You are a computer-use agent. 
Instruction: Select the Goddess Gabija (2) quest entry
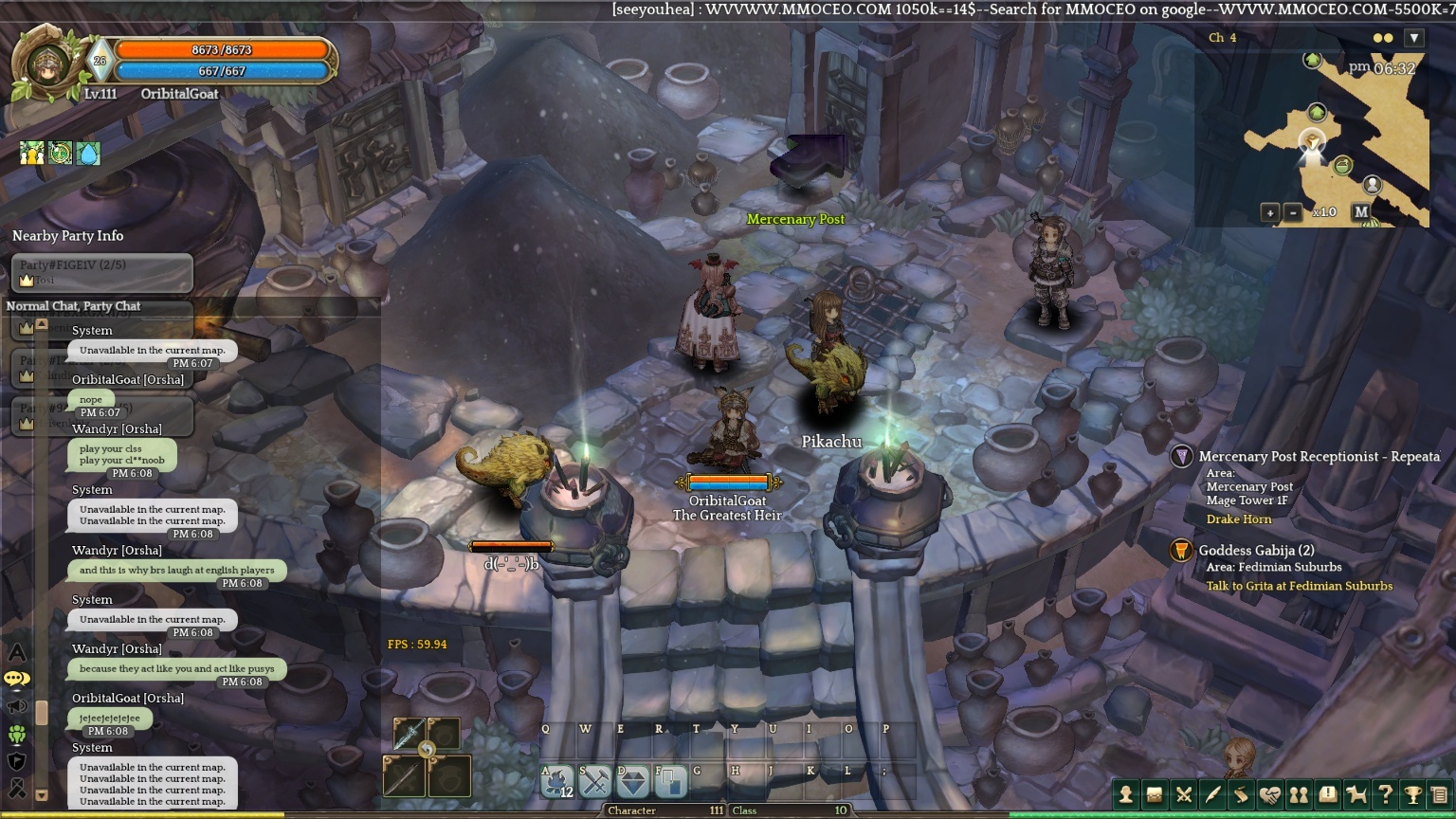point(1256,551)
